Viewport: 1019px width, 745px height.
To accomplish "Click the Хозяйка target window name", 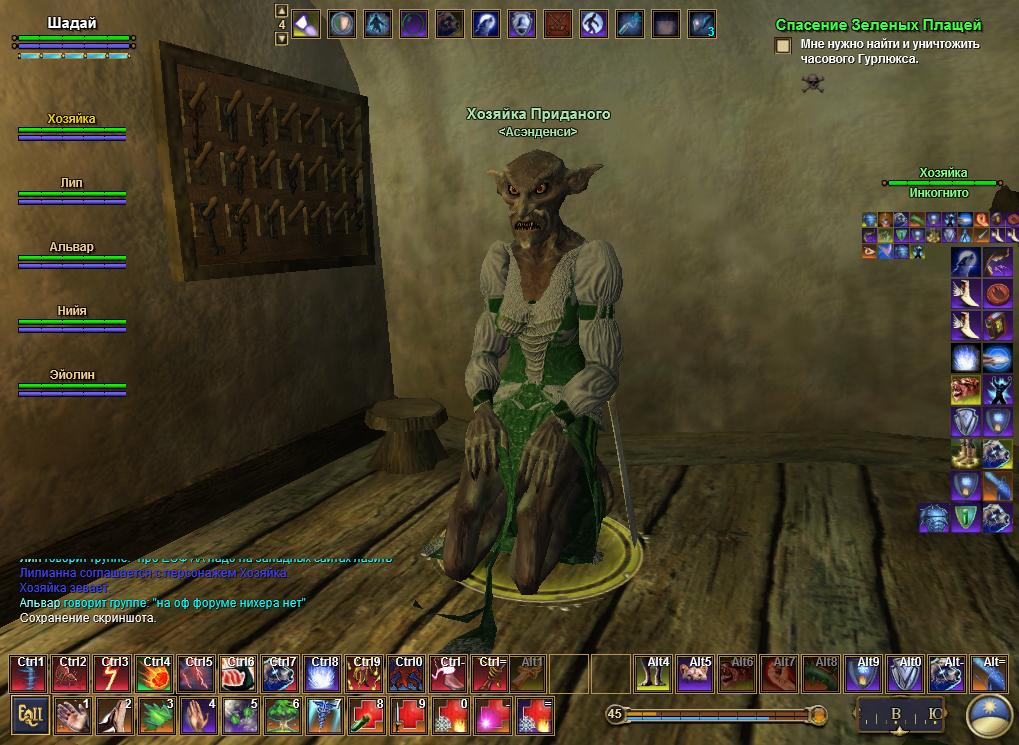I will click(943, 173).
